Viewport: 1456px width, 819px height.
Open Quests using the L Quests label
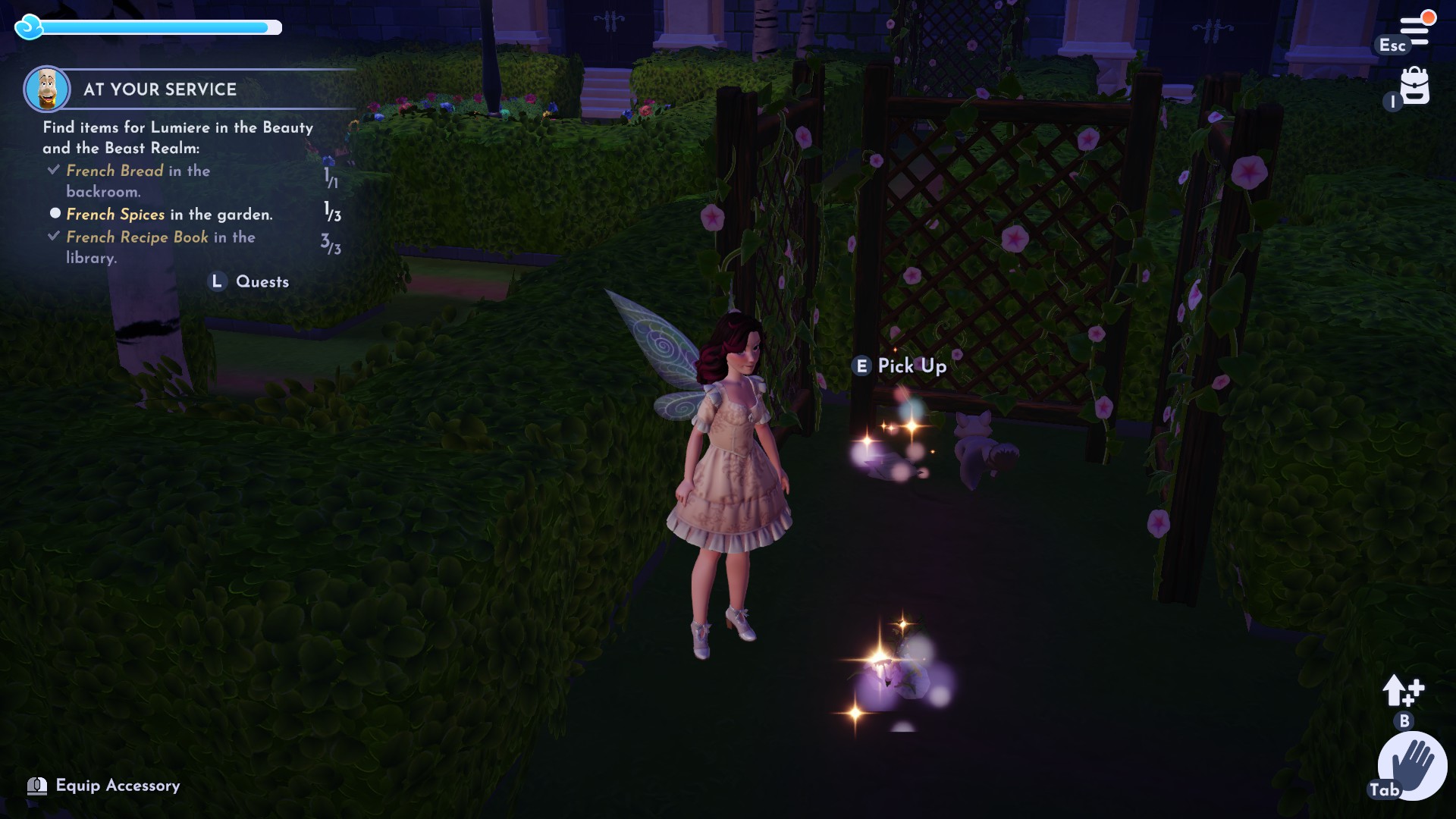coord(248,281)
